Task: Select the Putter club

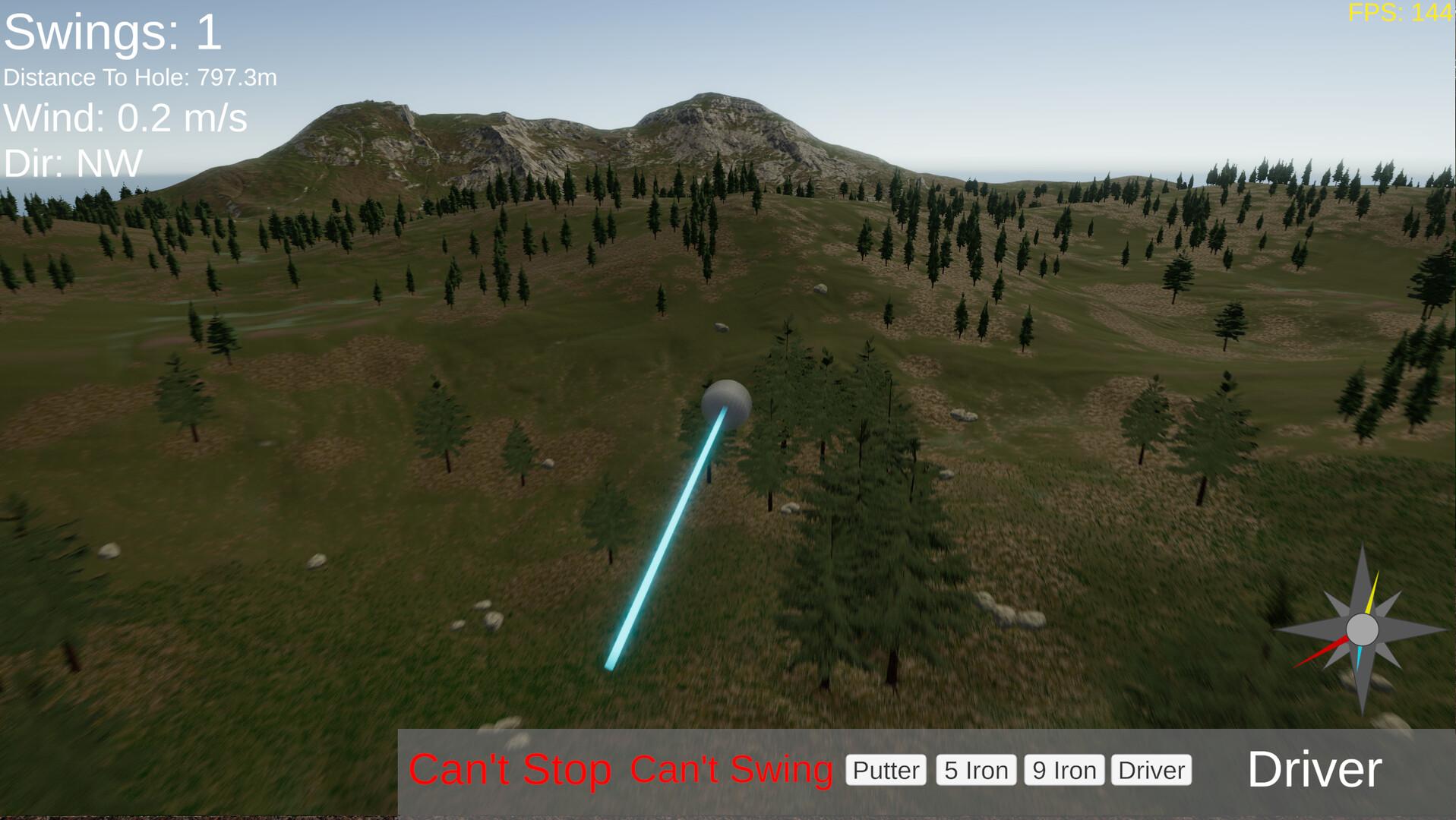Action: pyautogui.click(x=886, y=770)
